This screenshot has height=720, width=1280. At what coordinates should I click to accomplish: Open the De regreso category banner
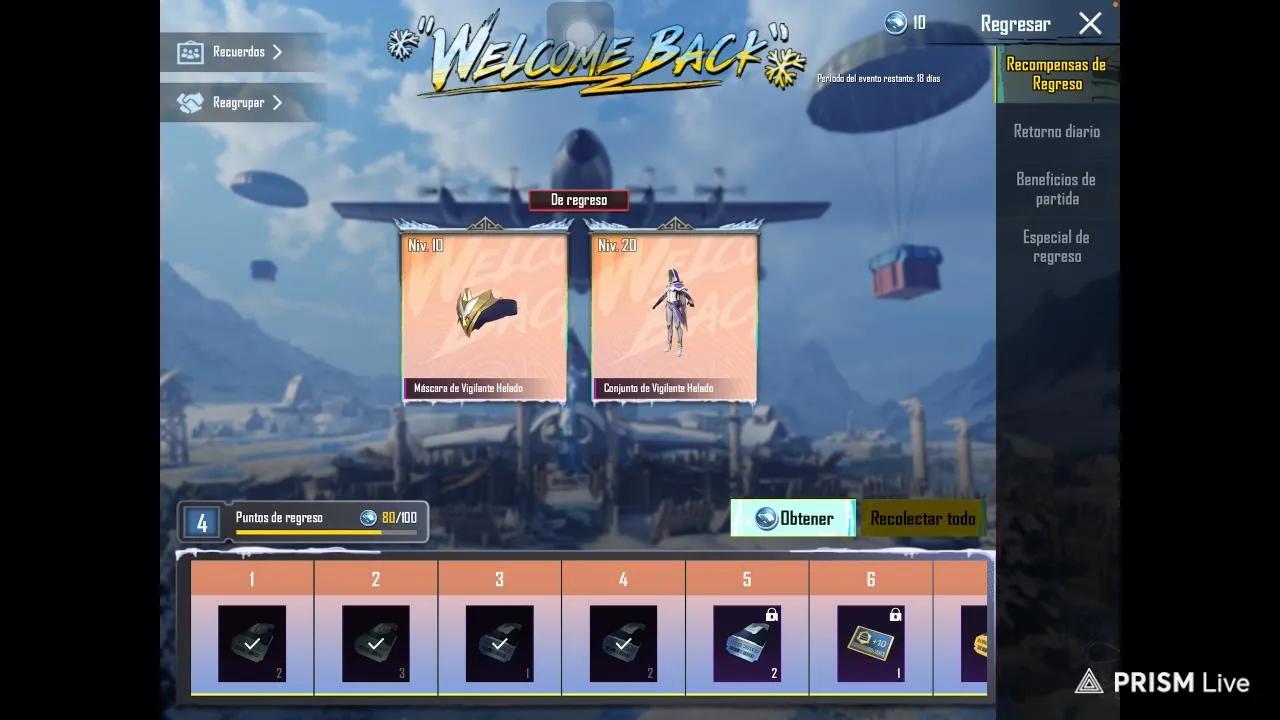click(x=578, y=199)
